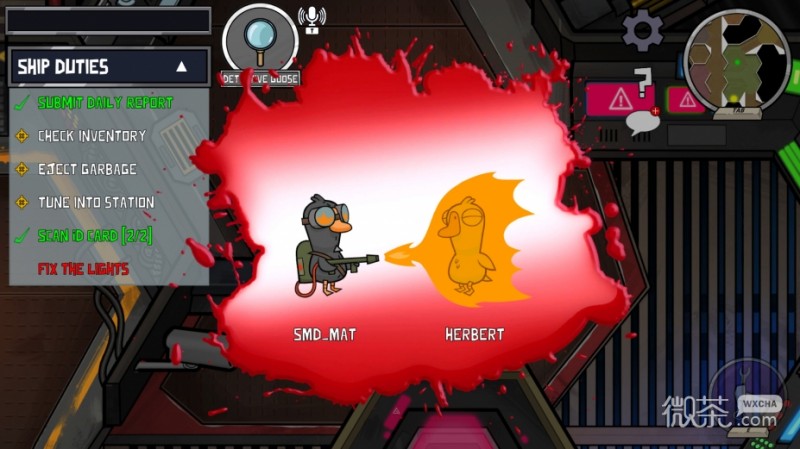Screen dimensions: 800x449
Task: Open the circular minimap
Action: 736,58
